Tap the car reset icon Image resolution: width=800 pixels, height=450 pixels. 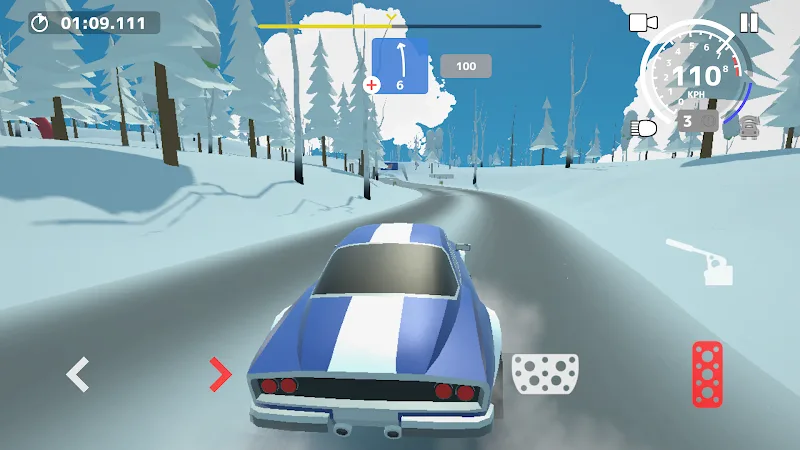pyautogui.click(x=748, y=124)
